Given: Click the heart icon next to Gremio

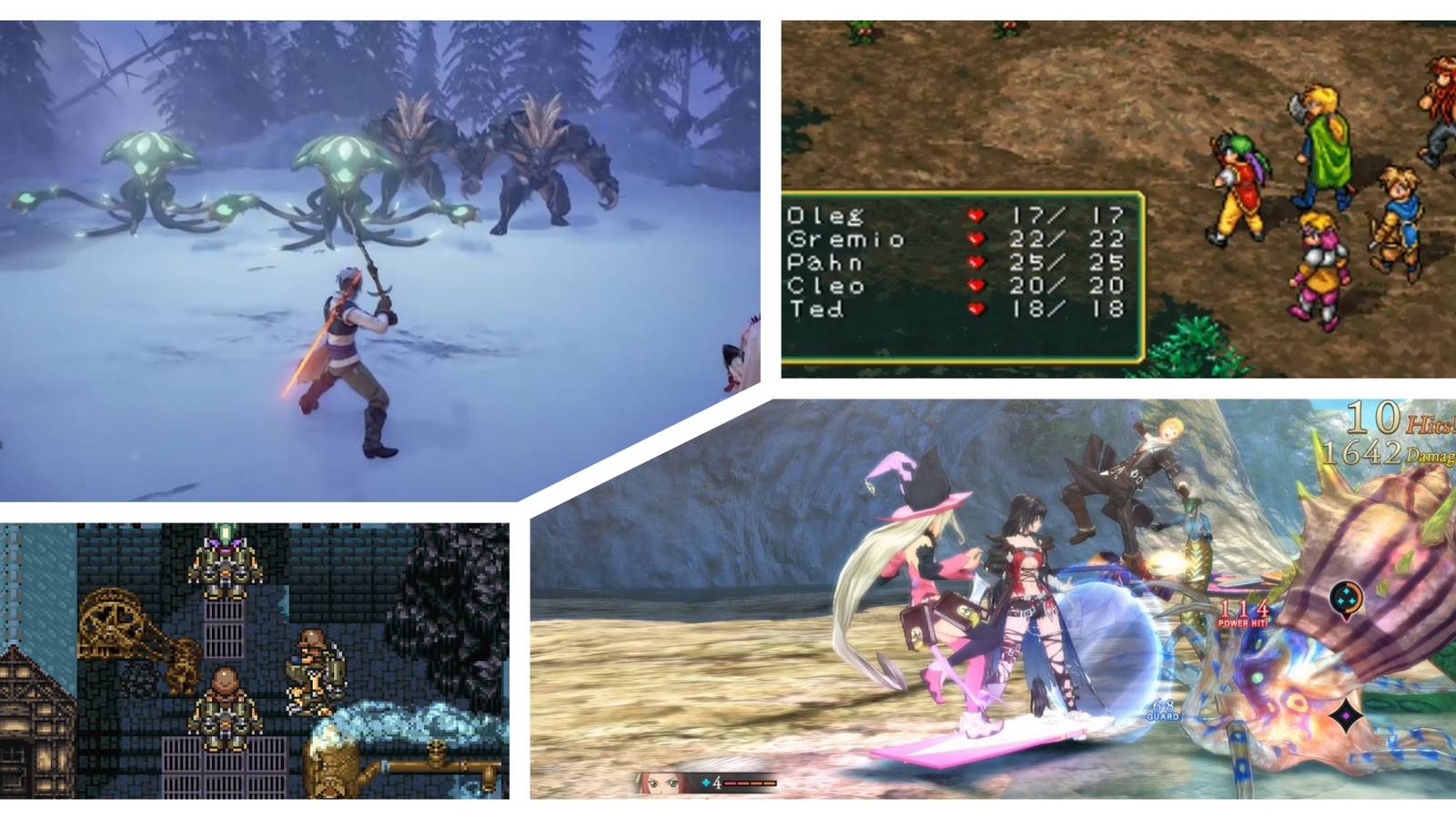Looking at the screenshot, I should coord(976,238).
